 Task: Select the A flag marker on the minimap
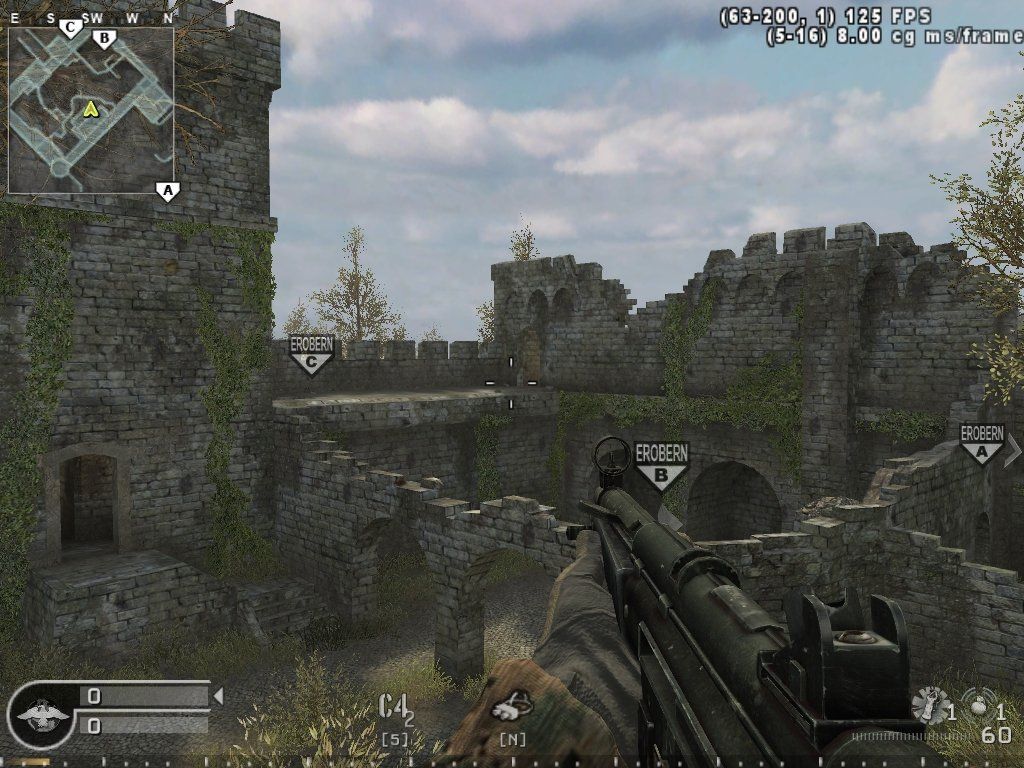click(167, 190)
